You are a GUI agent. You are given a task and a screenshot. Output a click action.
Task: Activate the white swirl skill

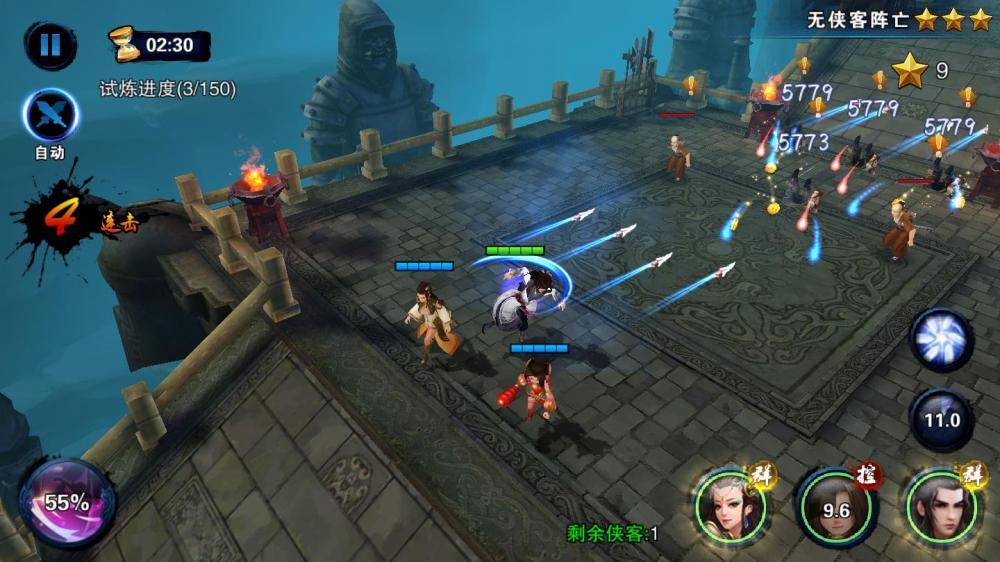(x=941, y=340)
